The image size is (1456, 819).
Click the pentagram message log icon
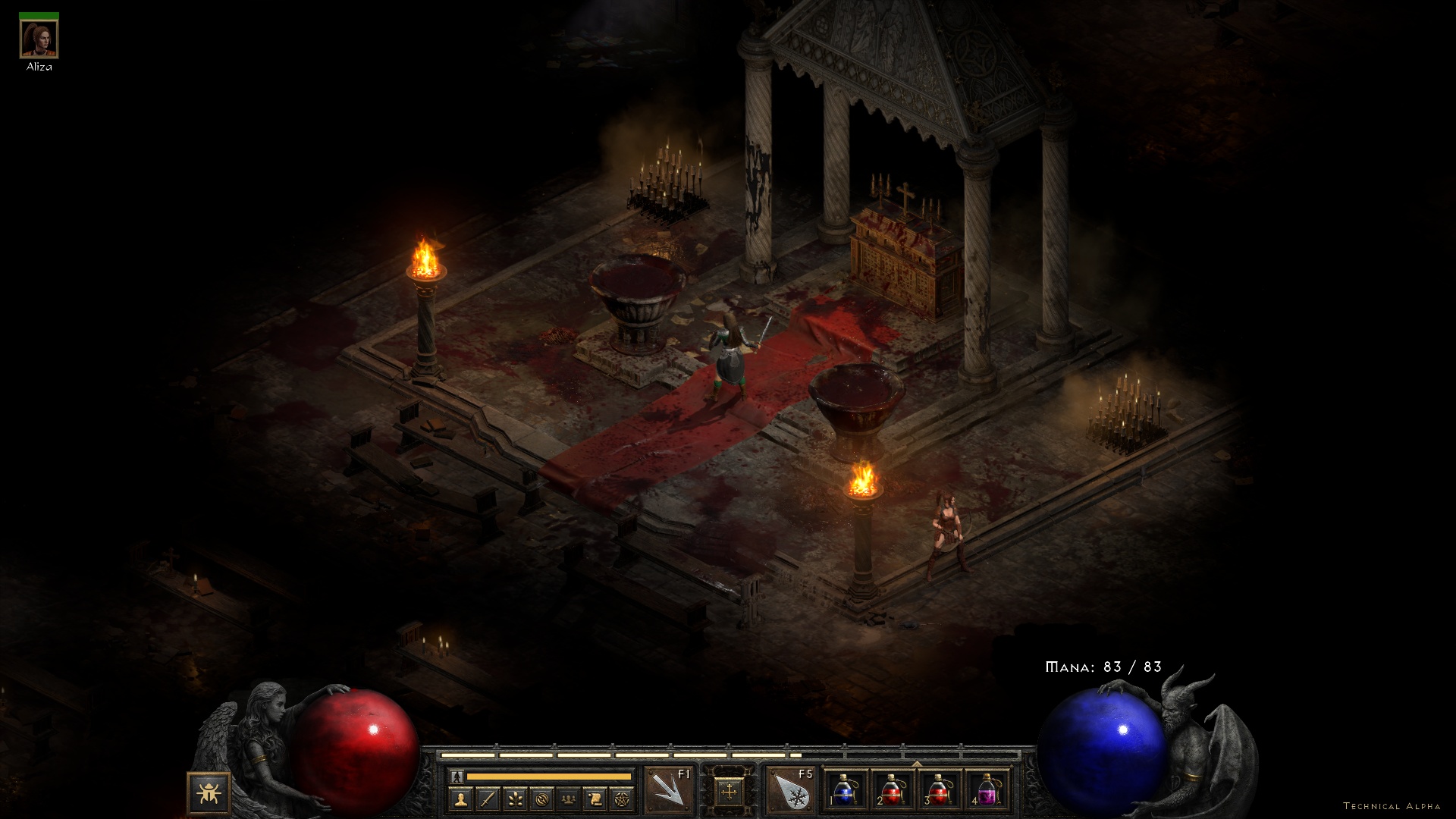(x=620, y=799)
